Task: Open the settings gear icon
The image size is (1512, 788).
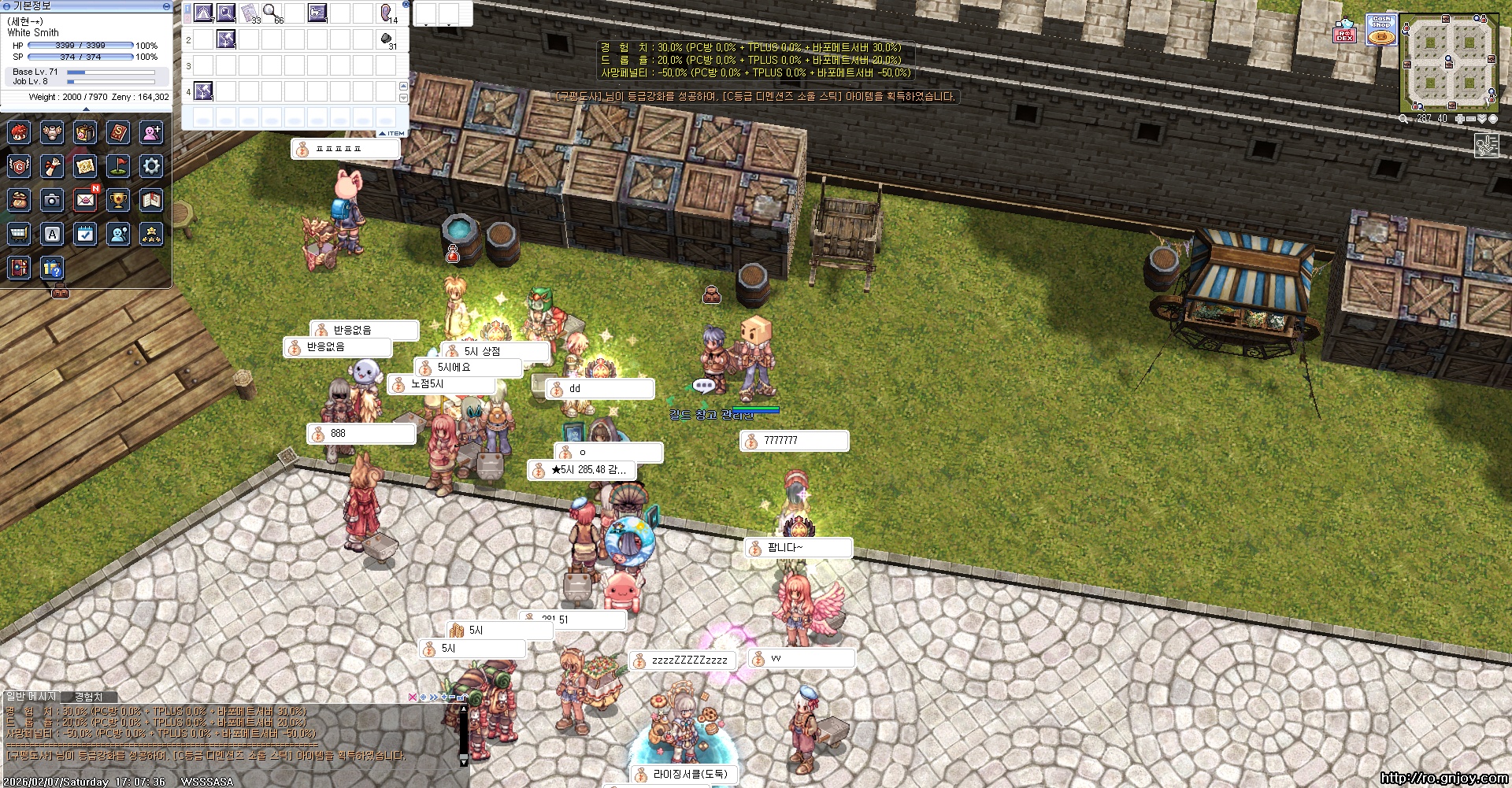Action: tap(151, 166)
